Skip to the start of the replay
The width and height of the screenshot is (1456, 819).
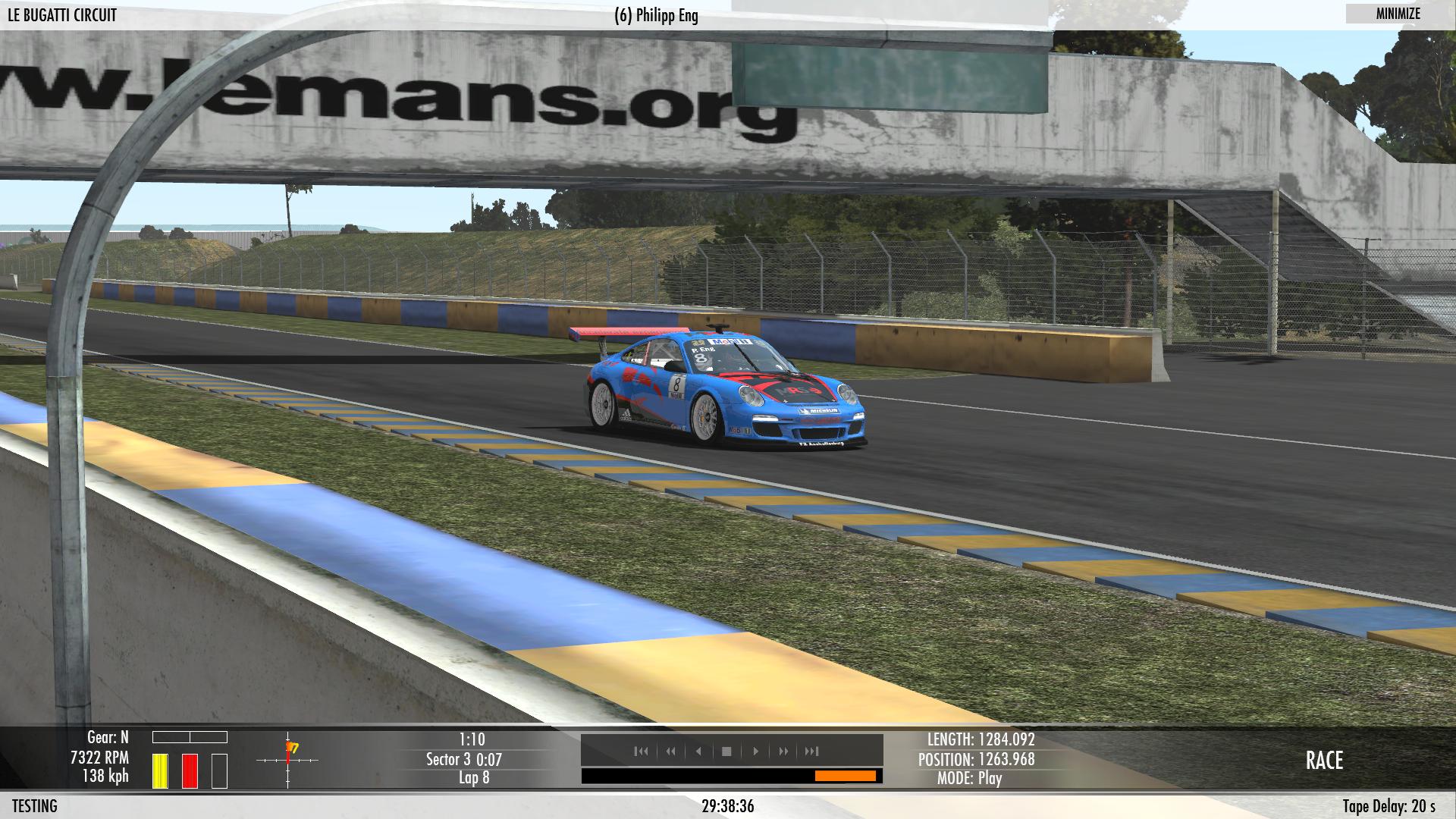coord(642,751)
